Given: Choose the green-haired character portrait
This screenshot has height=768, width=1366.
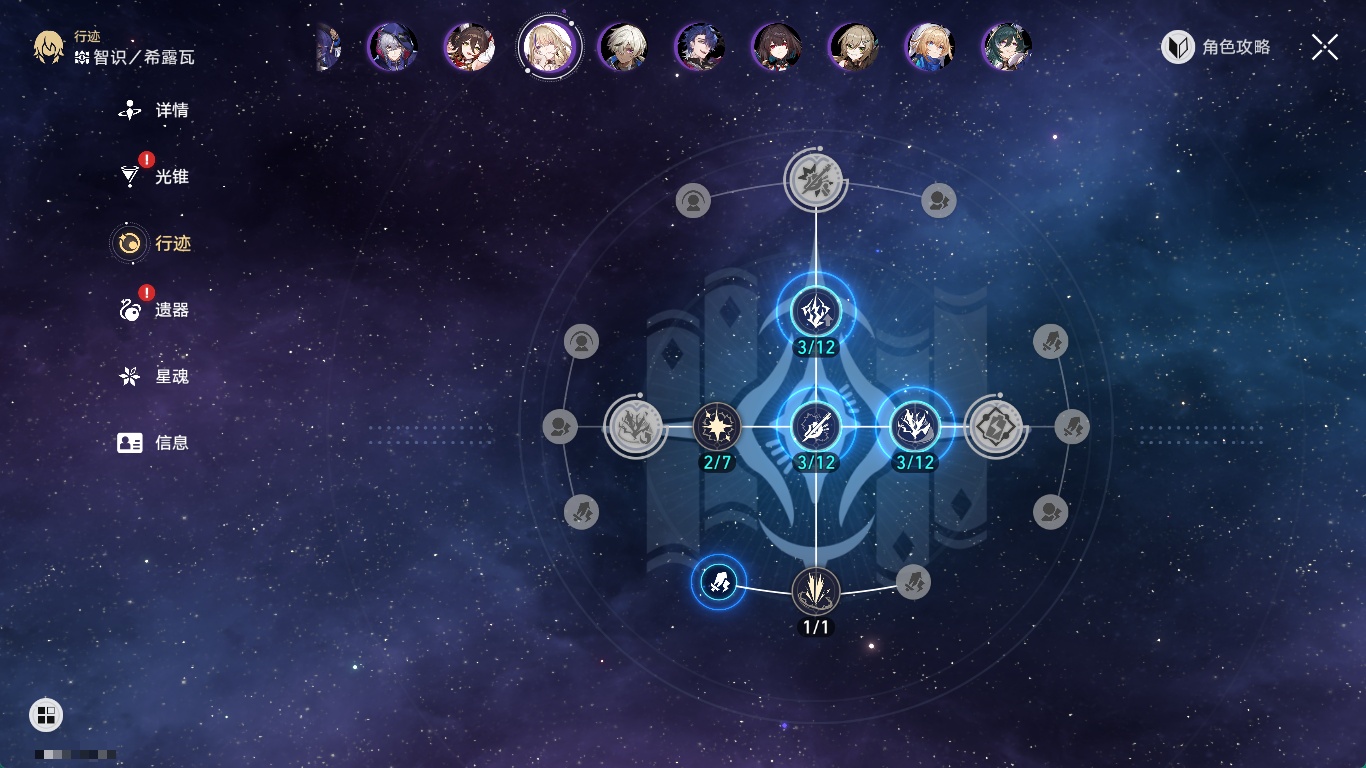Looking at the screenshot, I should pyautogui.click(x=1007, y=47).
